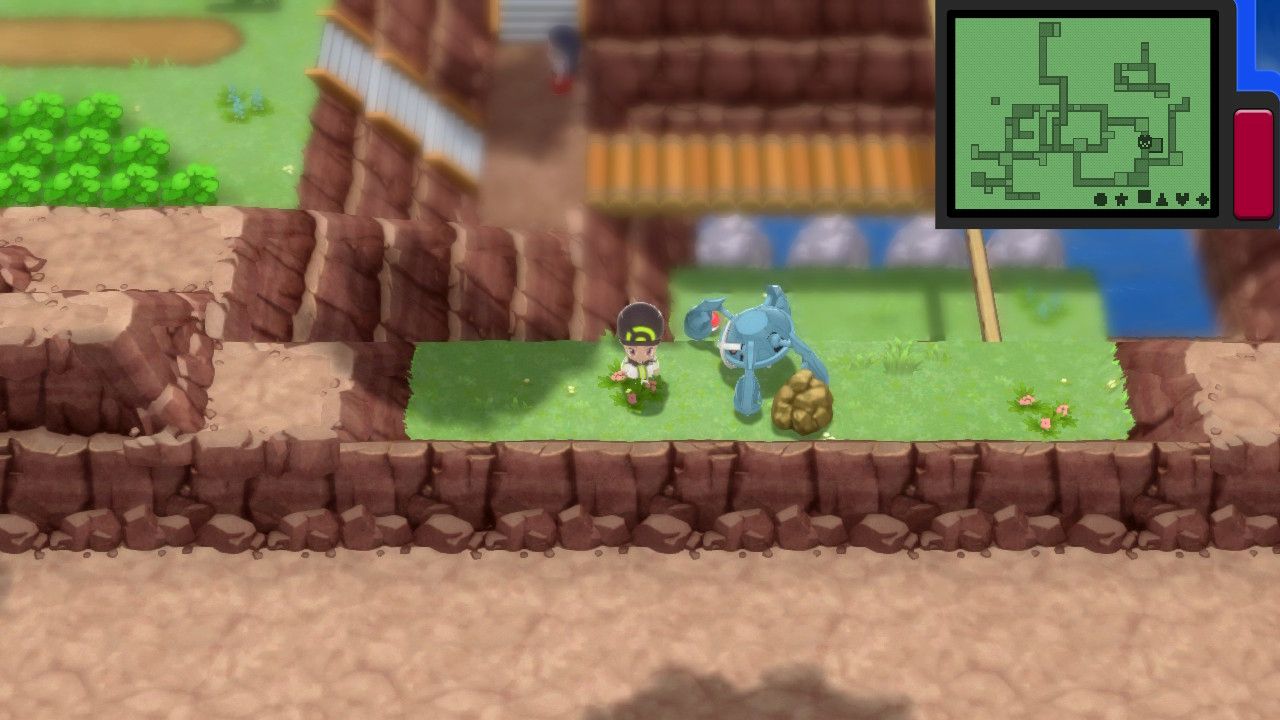Select the diamond marker icon on the map
The height and width of the screenshot is (720, 1280).
pyautogui.click(x=1201, y=199)
